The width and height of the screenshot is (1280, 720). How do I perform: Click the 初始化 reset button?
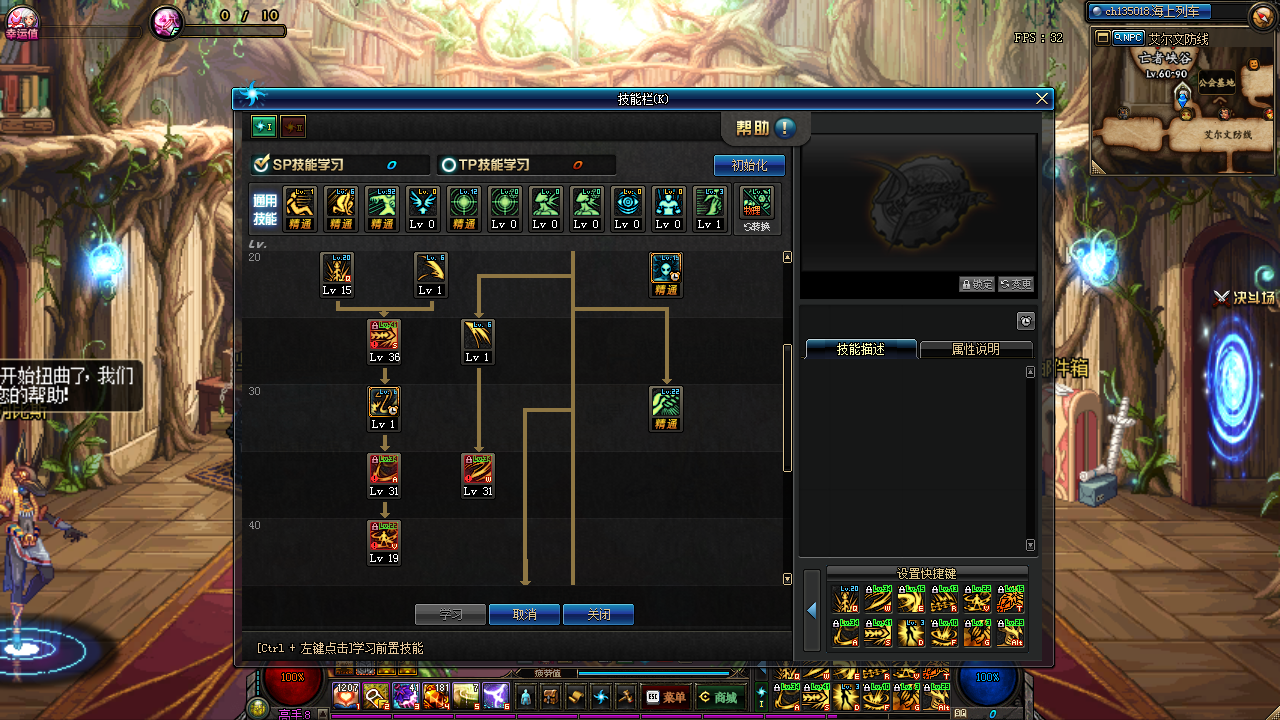coord(749,165)
